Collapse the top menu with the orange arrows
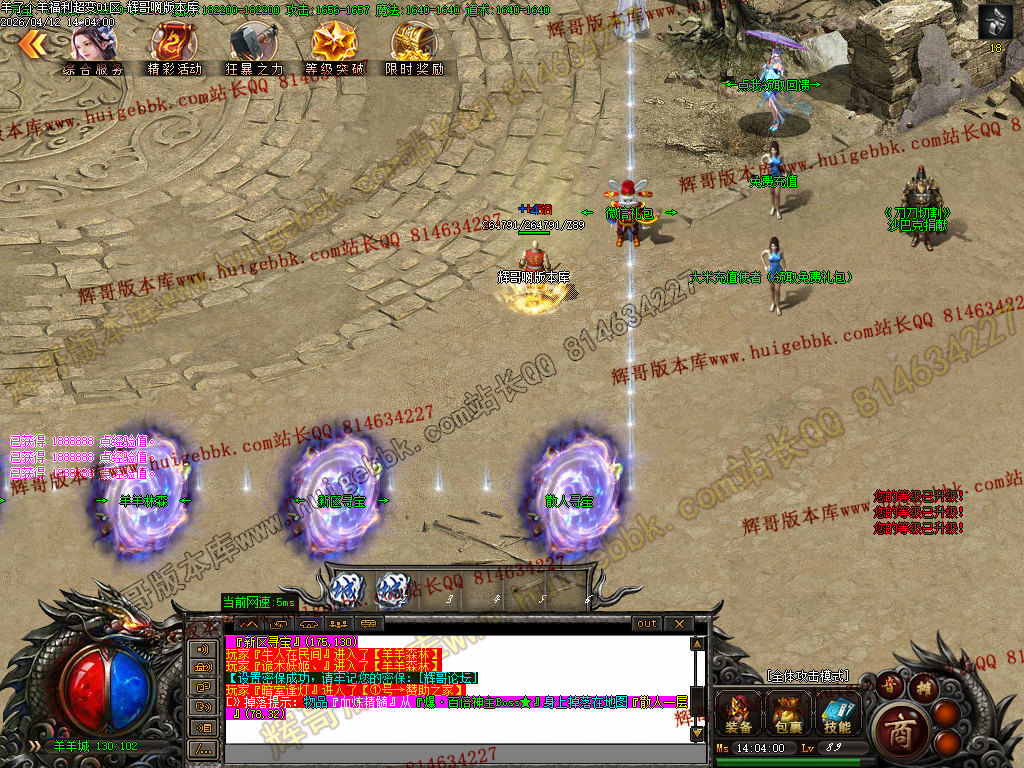 tap(31, 42)
